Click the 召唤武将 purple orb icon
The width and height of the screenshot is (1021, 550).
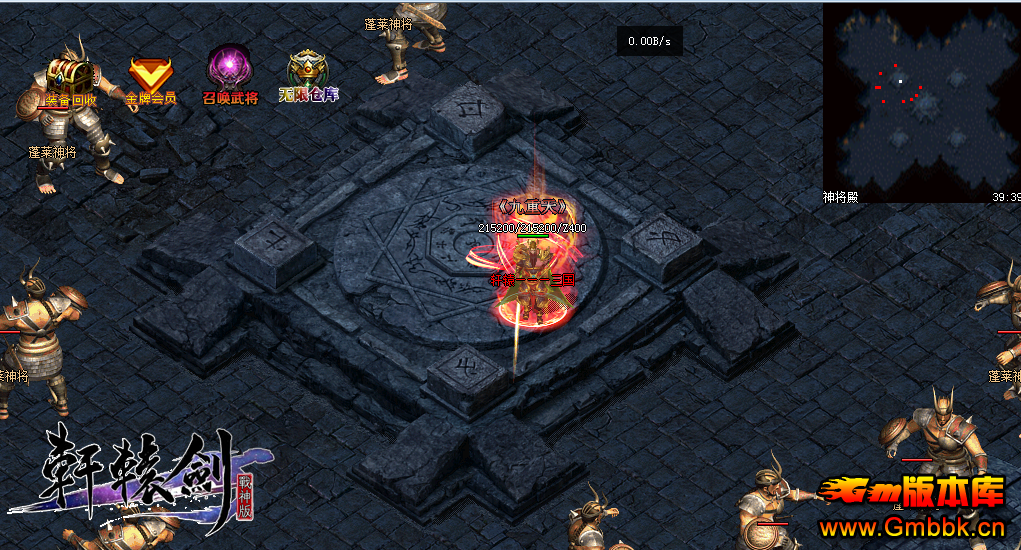(x=229, y=72)
